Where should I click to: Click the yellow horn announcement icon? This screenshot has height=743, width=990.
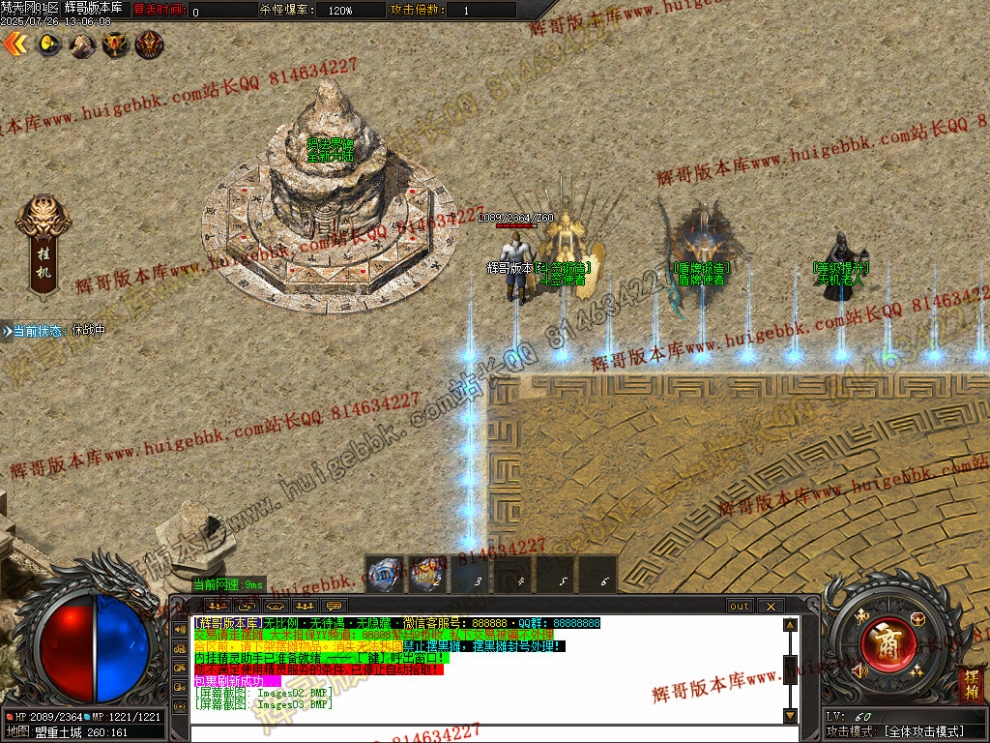[49, 44]
